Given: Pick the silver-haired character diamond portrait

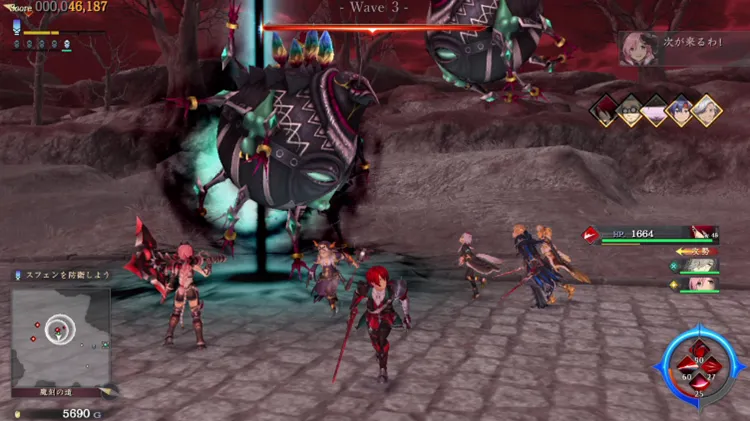Looking at the screenshot, I should [706, 110].
